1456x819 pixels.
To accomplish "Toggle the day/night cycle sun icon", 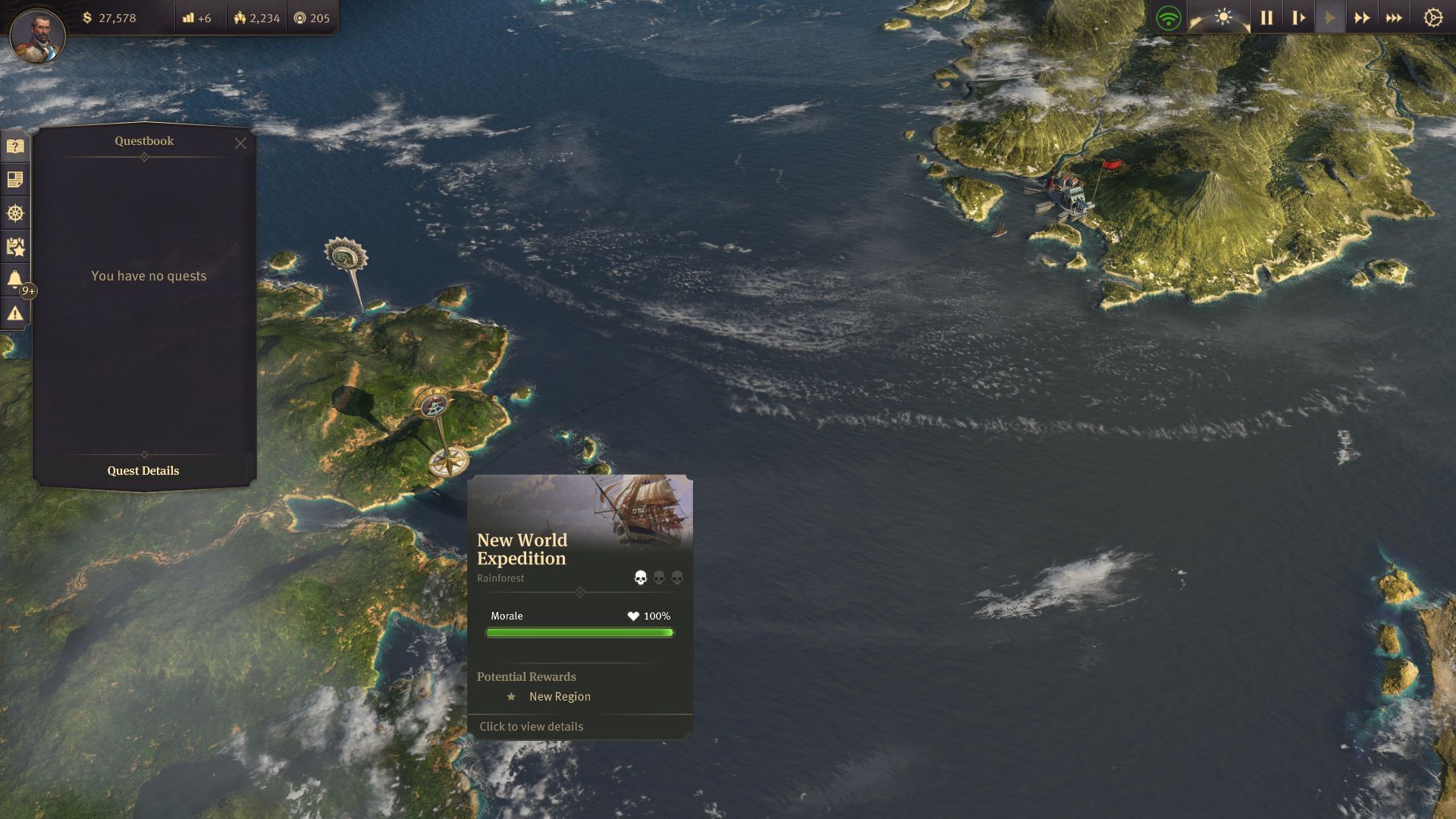I will click(x=1224, y=17).
